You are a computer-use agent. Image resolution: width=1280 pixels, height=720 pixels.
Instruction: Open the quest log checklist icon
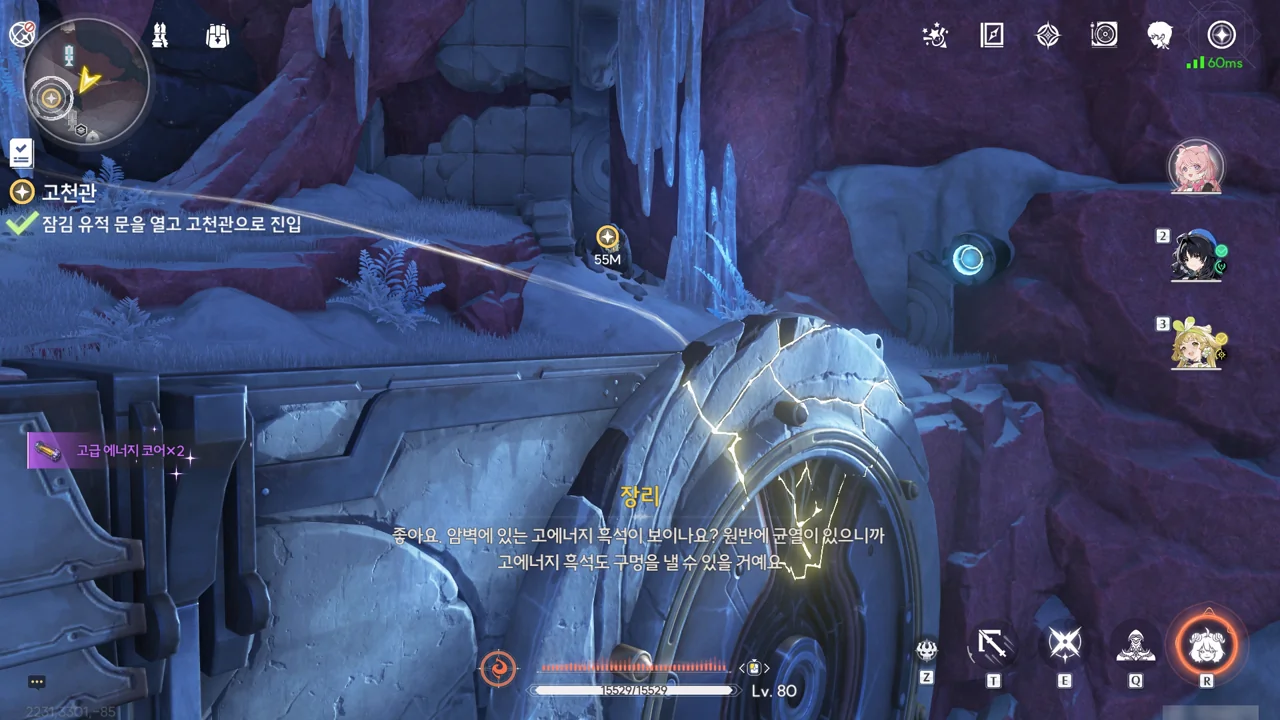click(x=21, y=152)
